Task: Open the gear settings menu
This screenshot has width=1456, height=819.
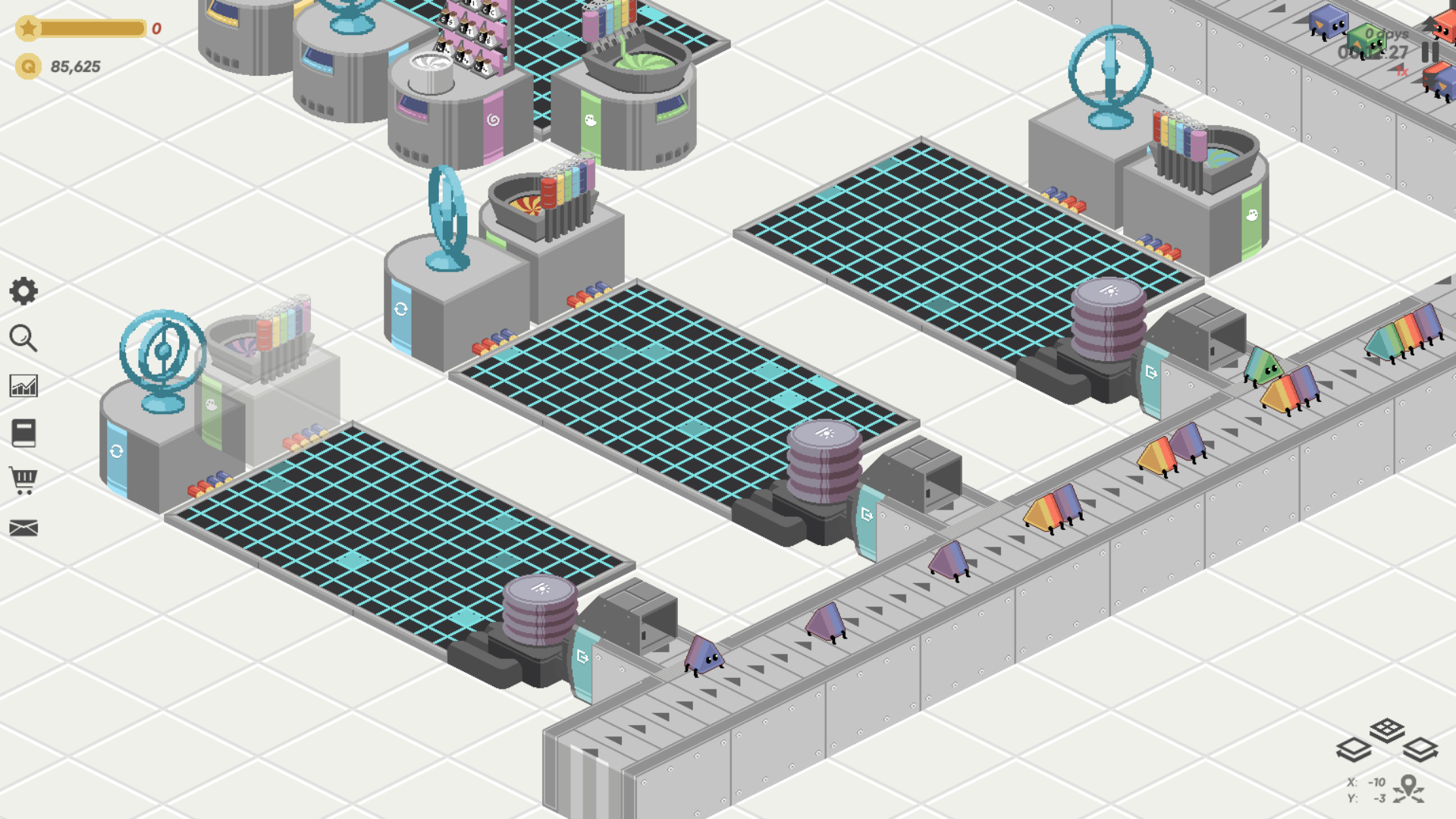Action: tap(24, 291)
